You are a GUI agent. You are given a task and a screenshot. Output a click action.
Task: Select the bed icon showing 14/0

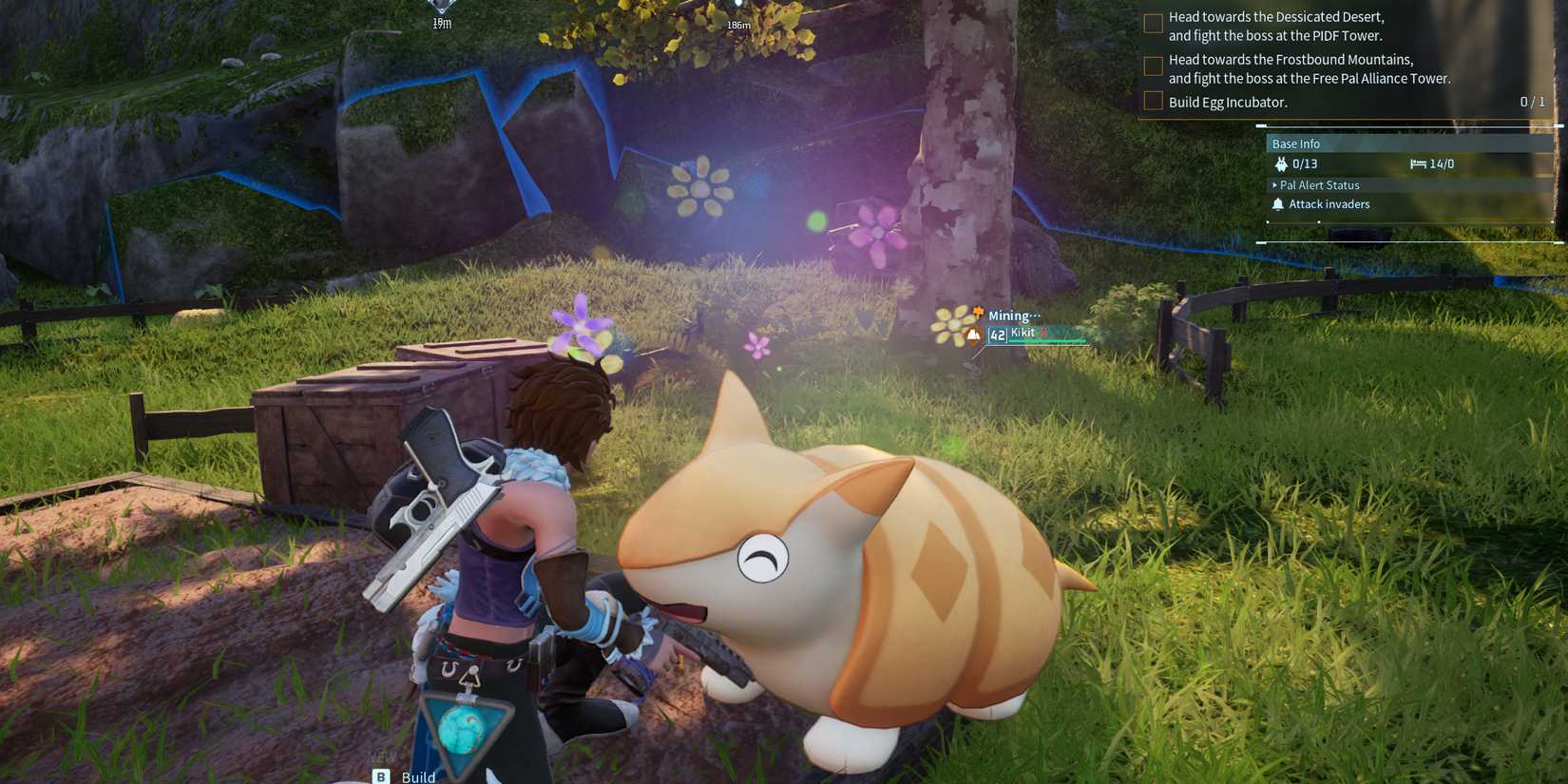(x=1416, y=163)
